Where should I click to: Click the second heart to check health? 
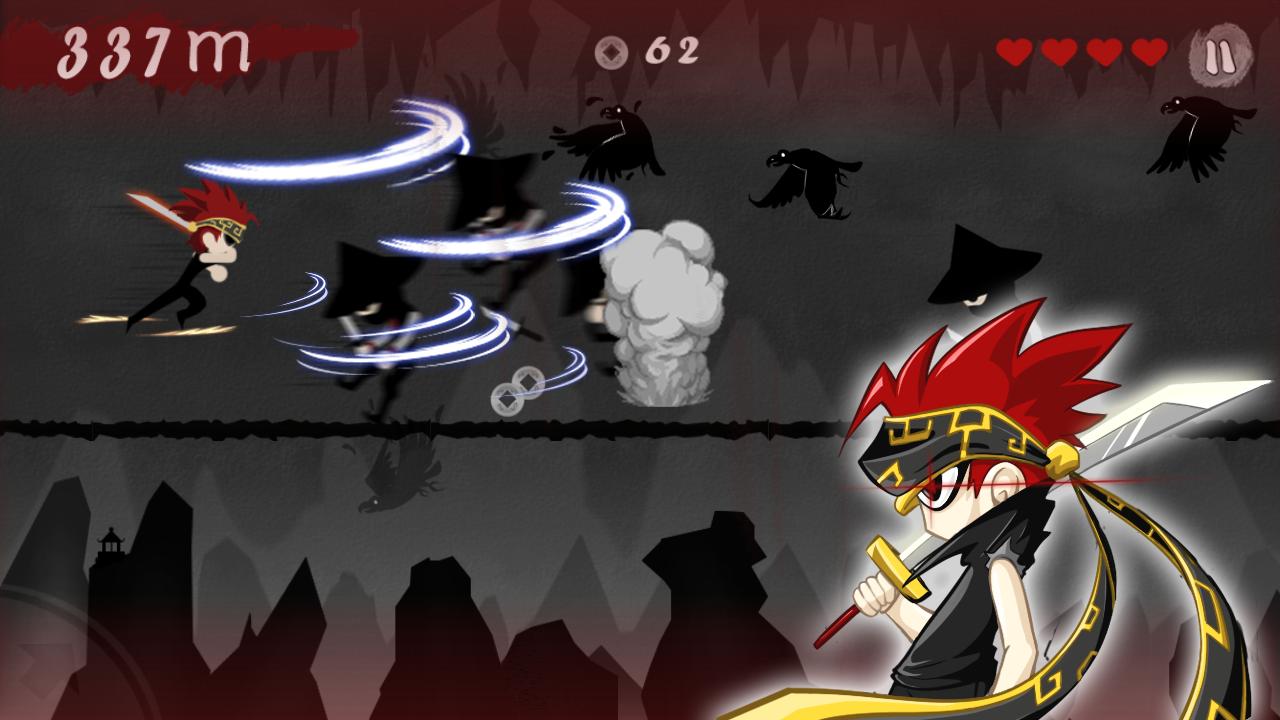[x=1060, y=52]
